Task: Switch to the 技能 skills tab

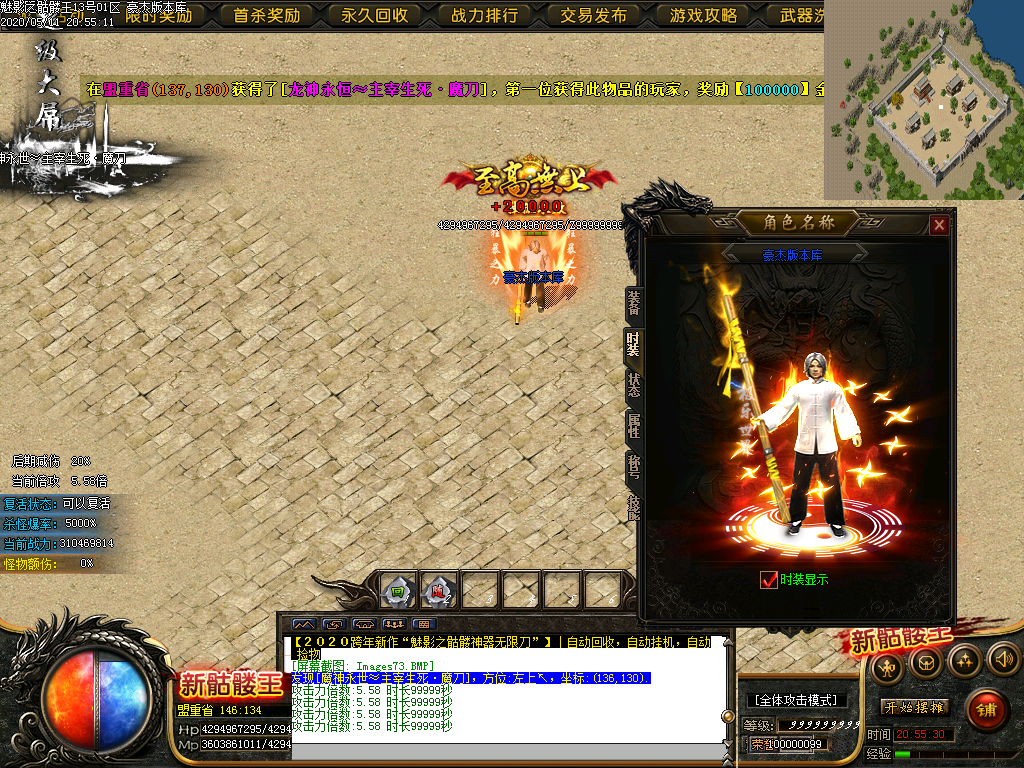Action: tap(633, 506)
